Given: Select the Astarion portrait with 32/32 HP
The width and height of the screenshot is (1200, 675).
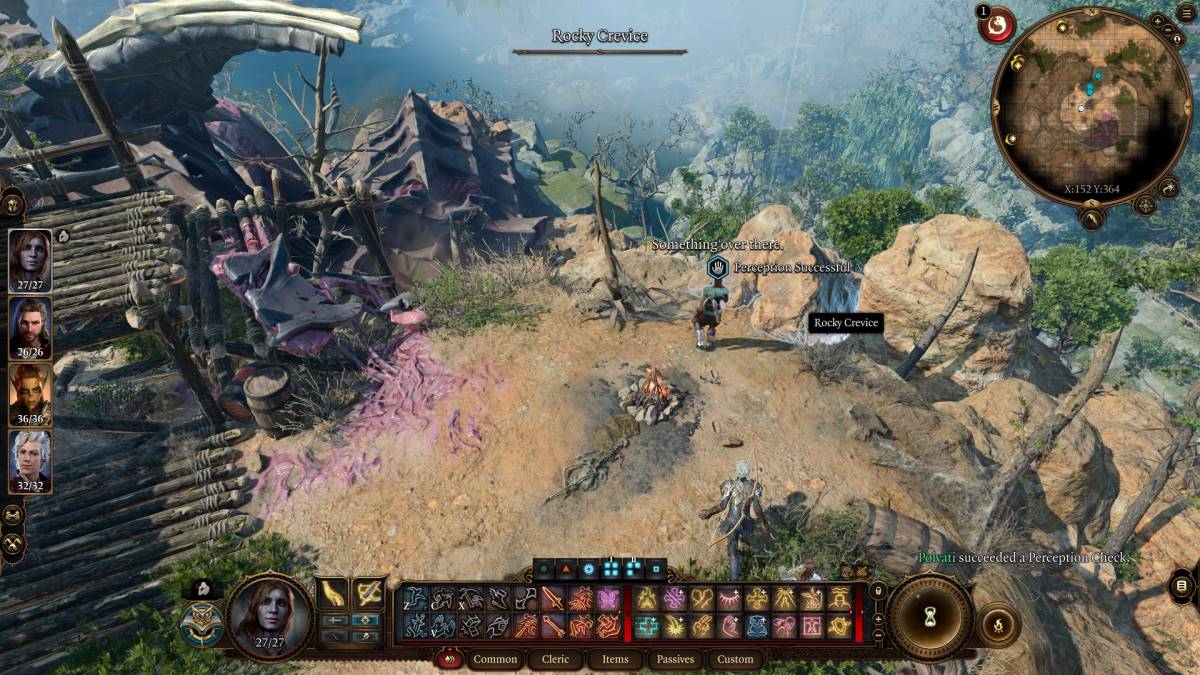Looking at the screenshot, I should [30, 457].
